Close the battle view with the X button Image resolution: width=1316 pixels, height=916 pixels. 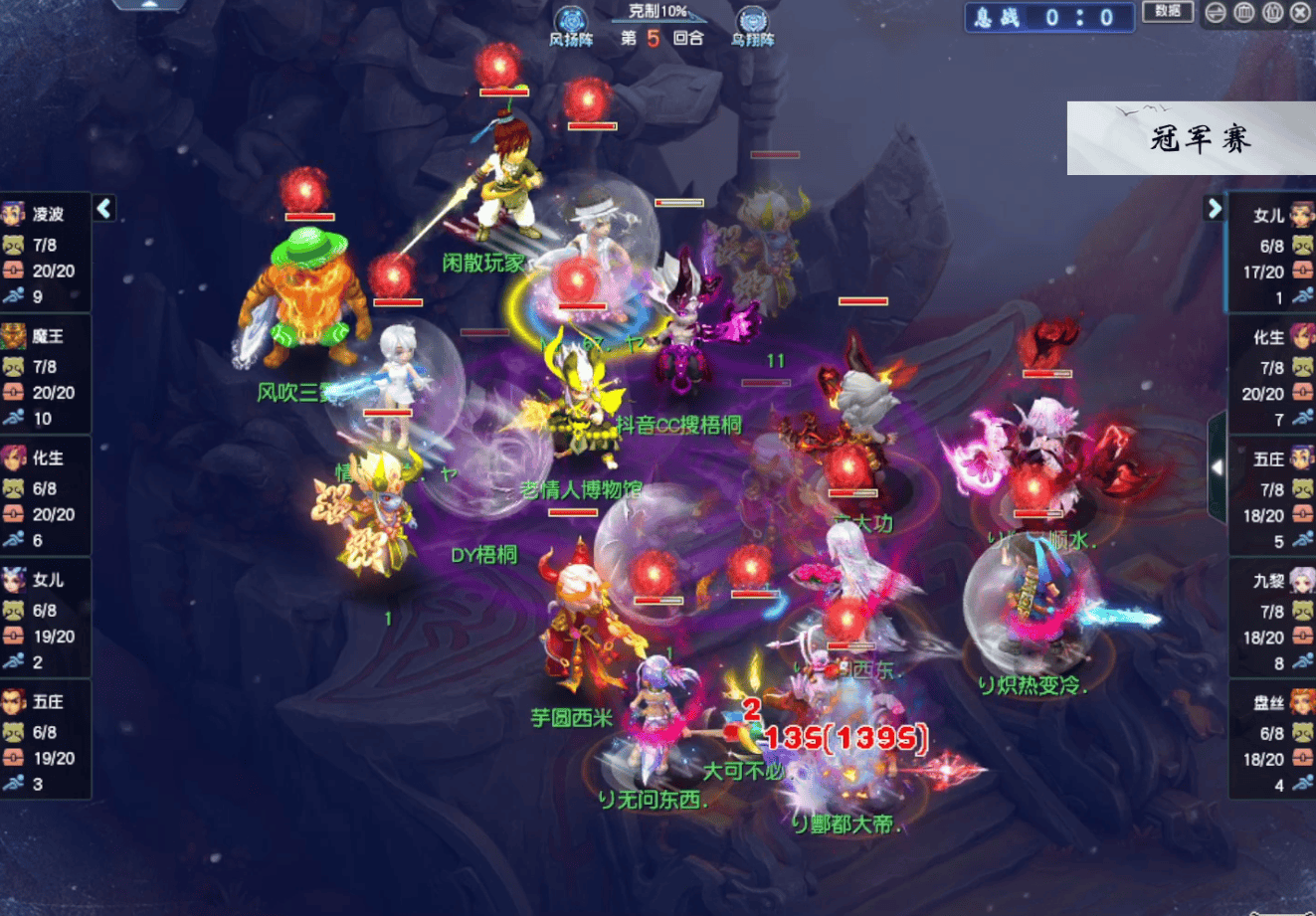(x=1300, y=13)
